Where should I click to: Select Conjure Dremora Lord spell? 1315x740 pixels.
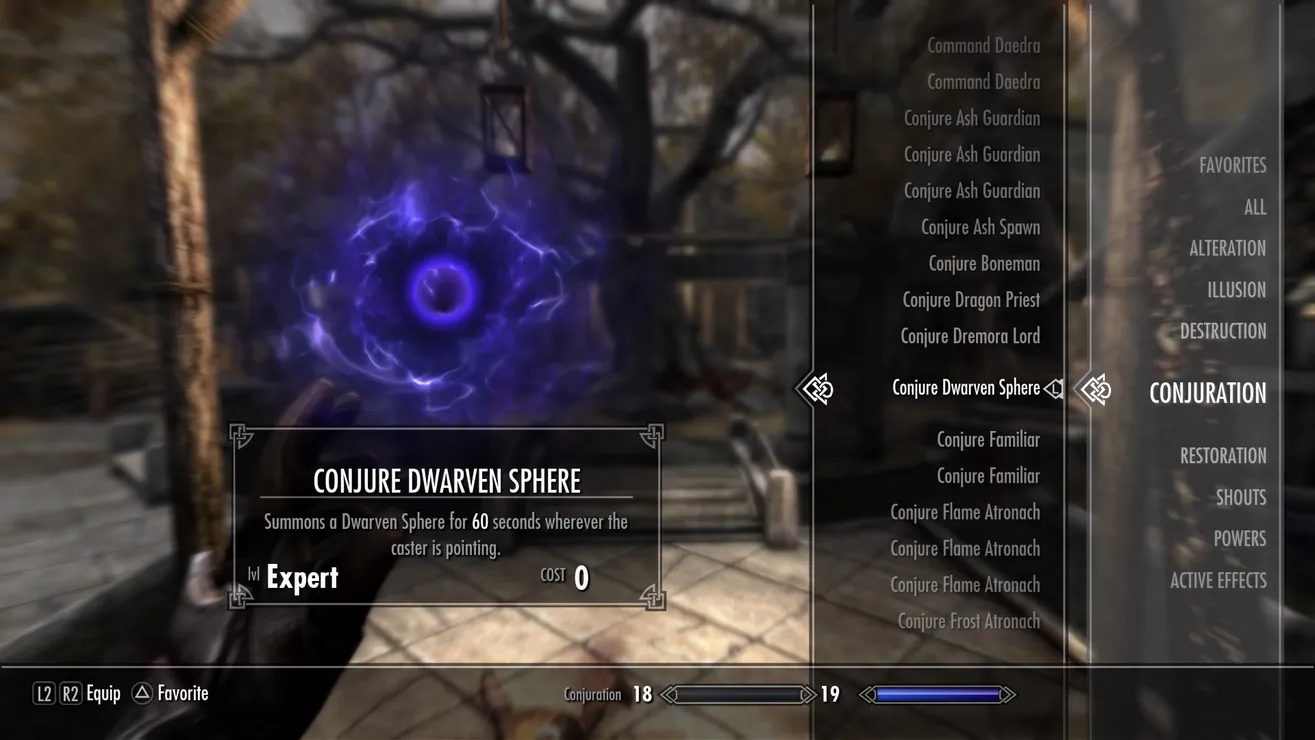pyautogui.click(x=970, y=336)
